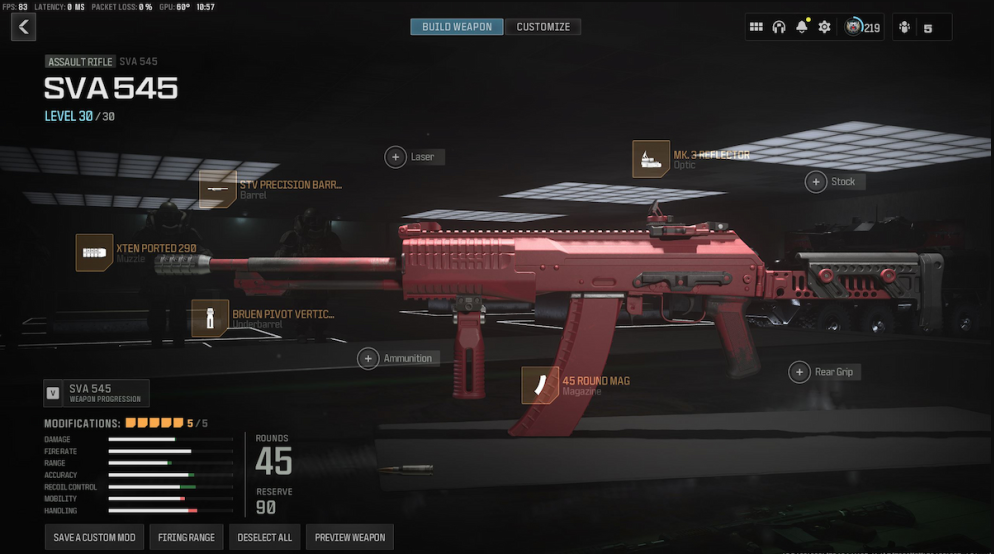Open the Customize tab
994x554 pixels.
point(543,27)
